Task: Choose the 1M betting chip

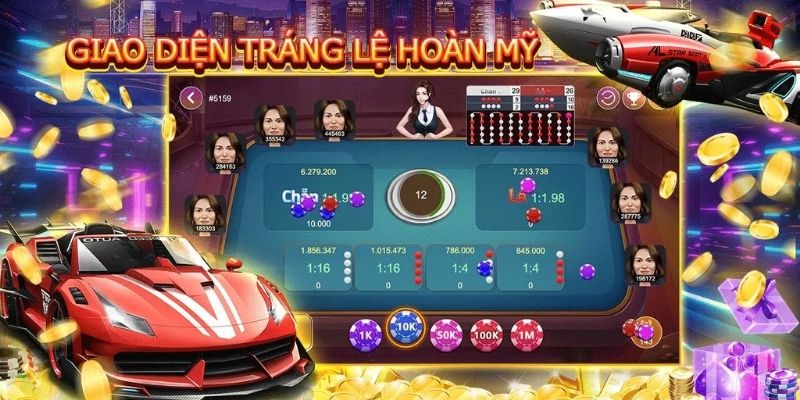Action: pos(524,332)
